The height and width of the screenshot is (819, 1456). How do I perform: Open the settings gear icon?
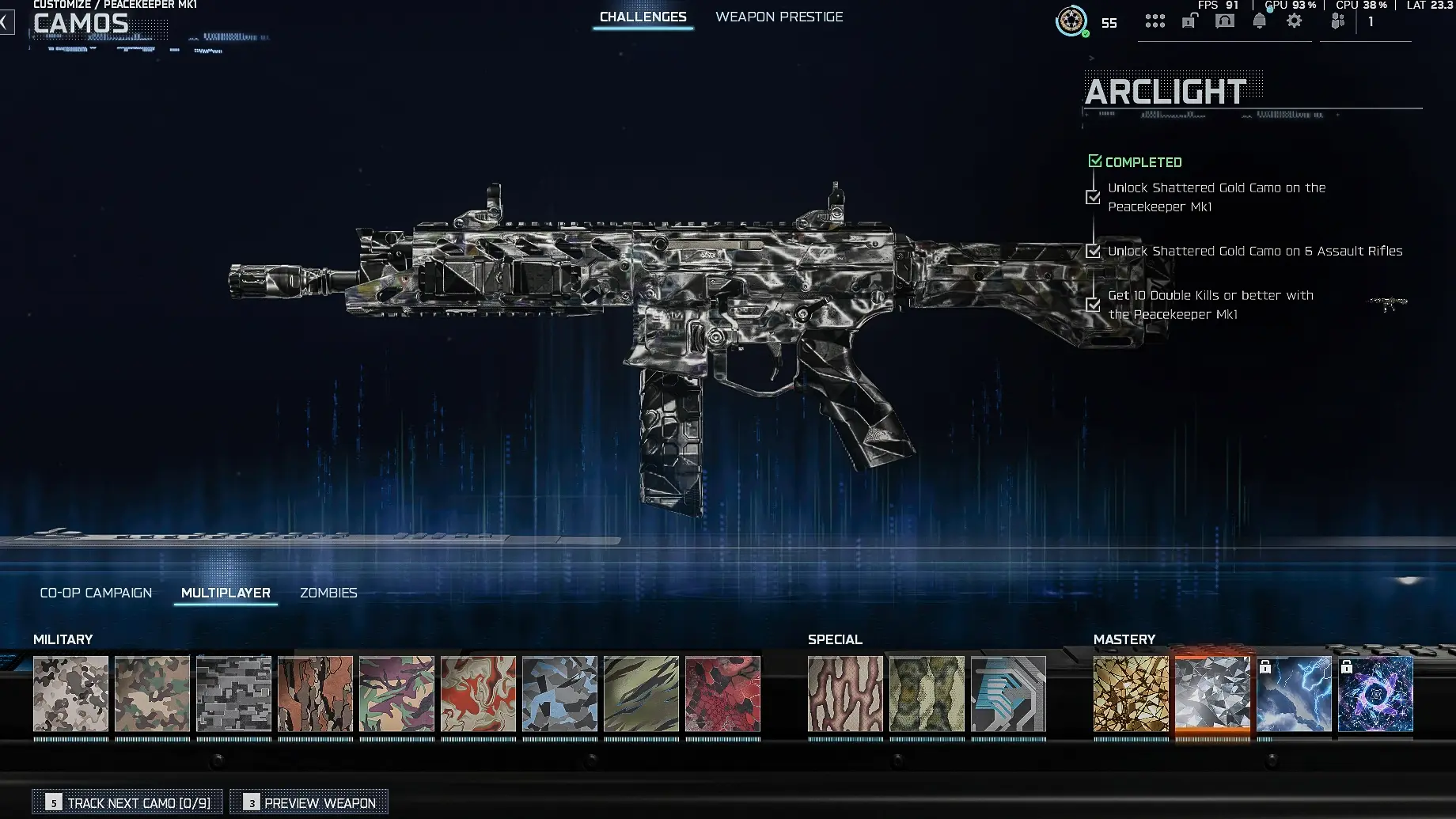pos(1294,21)
